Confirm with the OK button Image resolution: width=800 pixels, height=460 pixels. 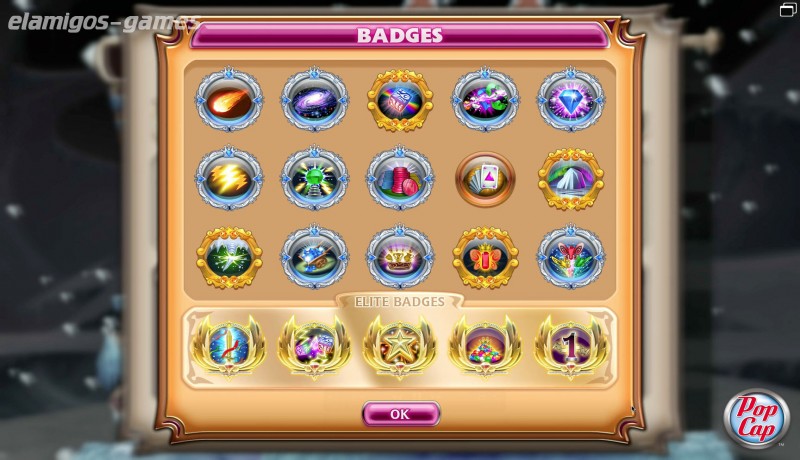pos(400,413)
